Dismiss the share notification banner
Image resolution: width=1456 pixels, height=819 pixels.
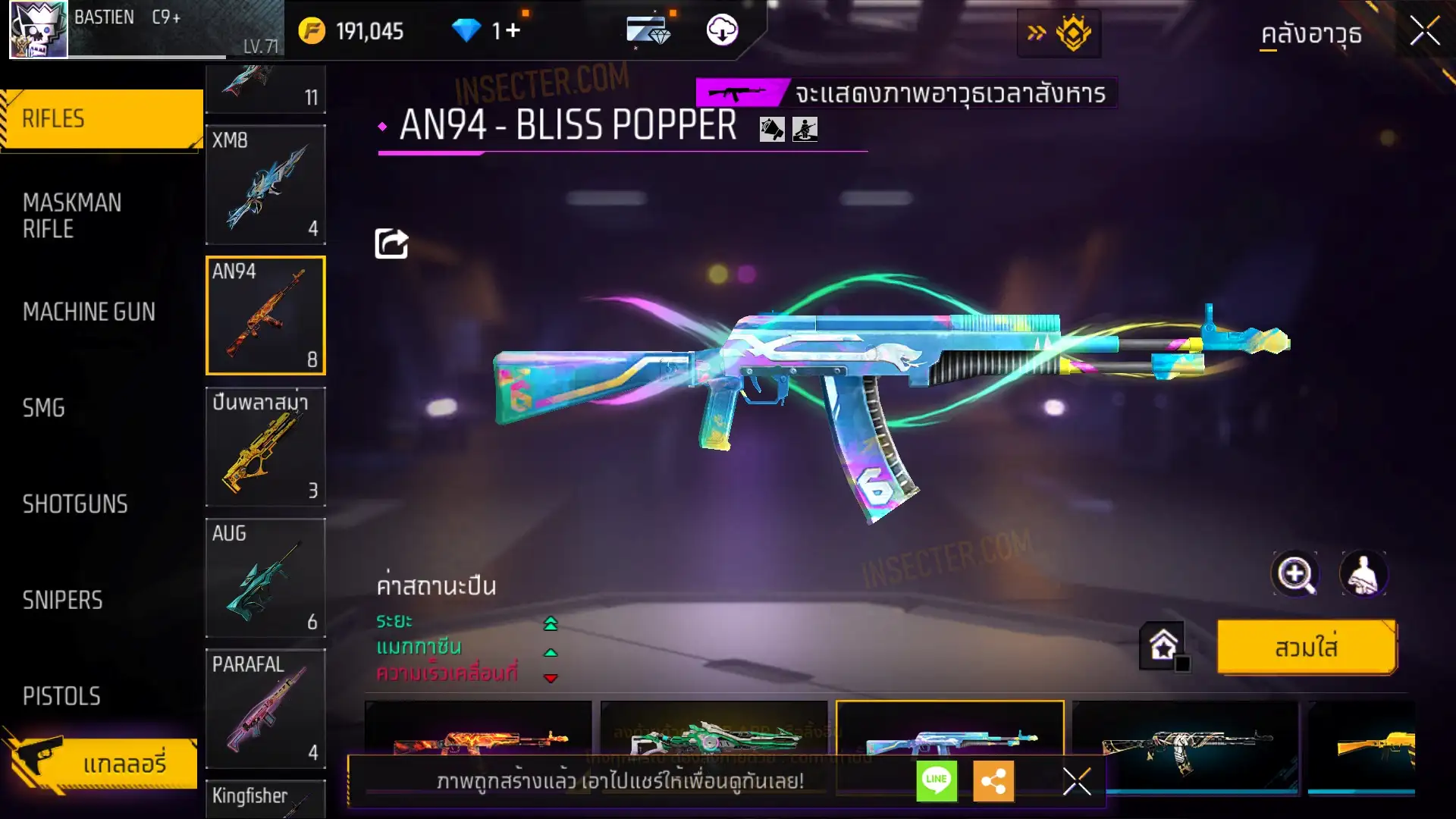point(1076,781)
